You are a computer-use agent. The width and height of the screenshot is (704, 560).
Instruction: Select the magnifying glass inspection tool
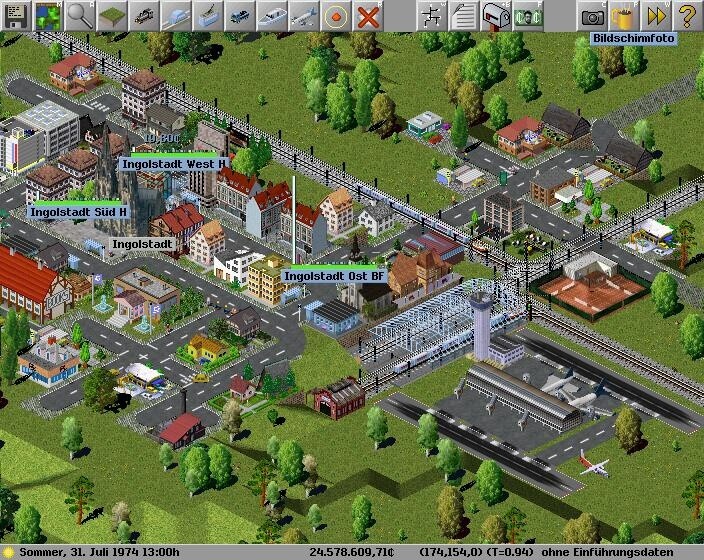tap(80, 15)
